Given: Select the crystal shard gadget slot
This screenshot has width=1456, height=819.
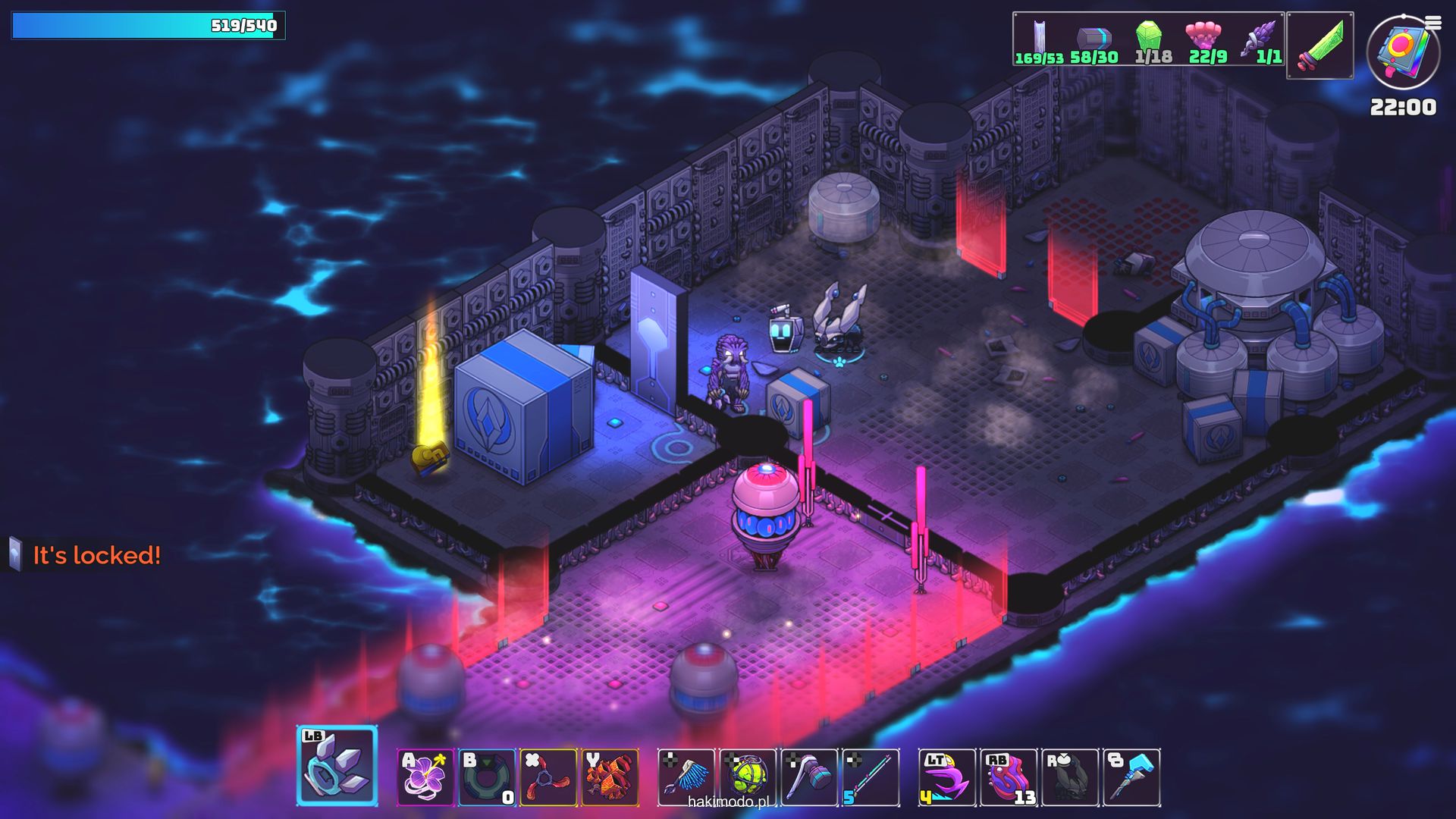Looking at the screenshot, I should pos(337,766).
